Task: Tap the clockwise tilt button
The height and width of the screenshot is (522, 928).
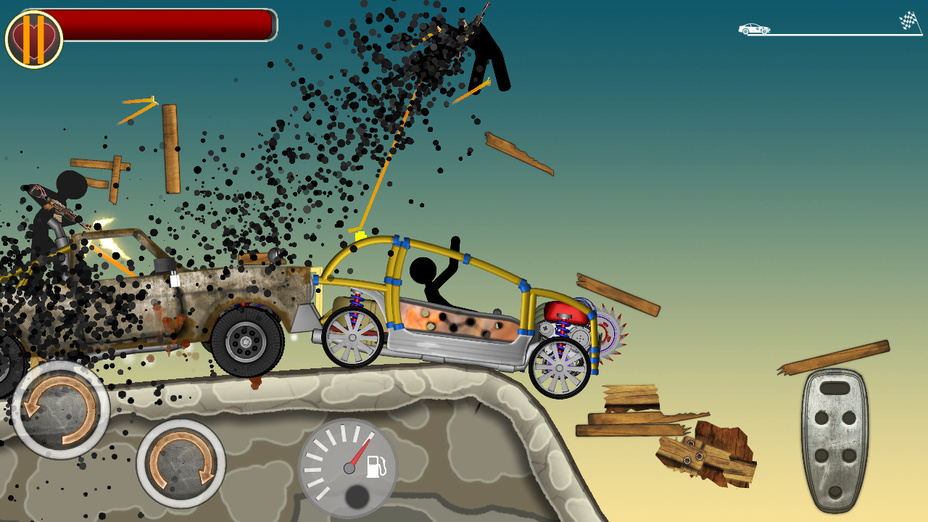Action: [x=181, y=463]
